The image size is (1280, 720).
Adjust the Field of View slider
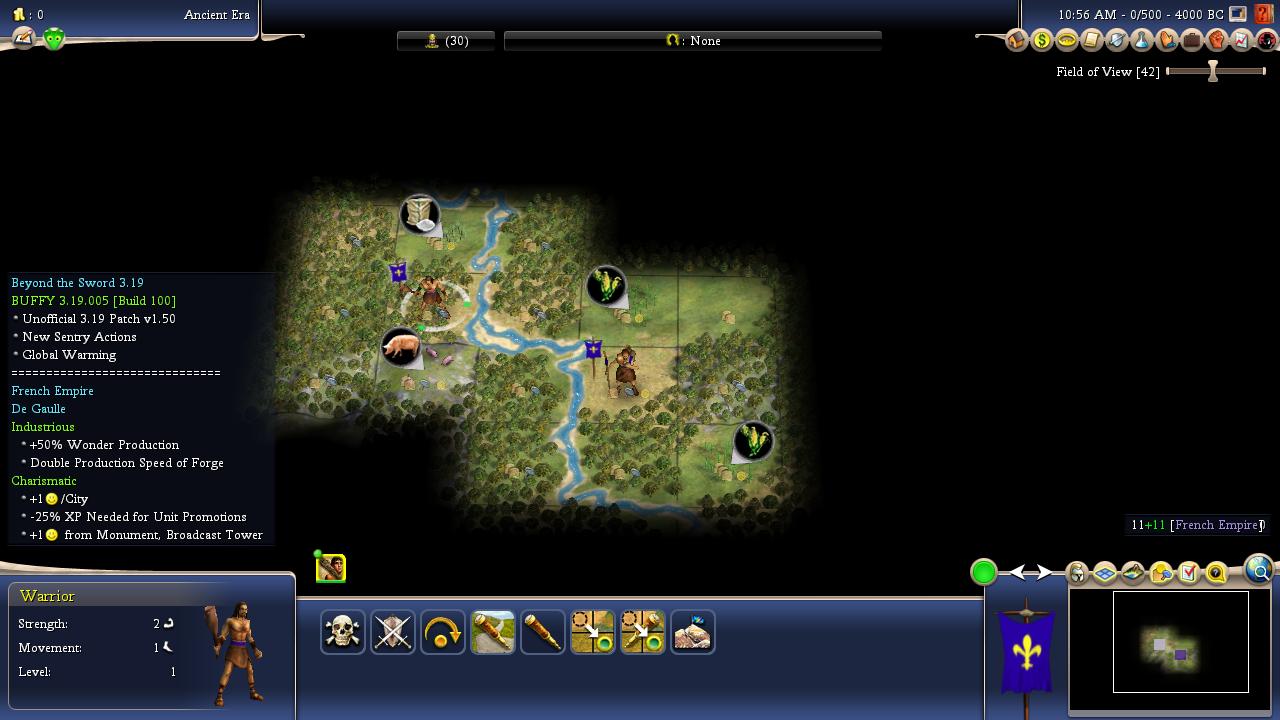point(1213,71)
